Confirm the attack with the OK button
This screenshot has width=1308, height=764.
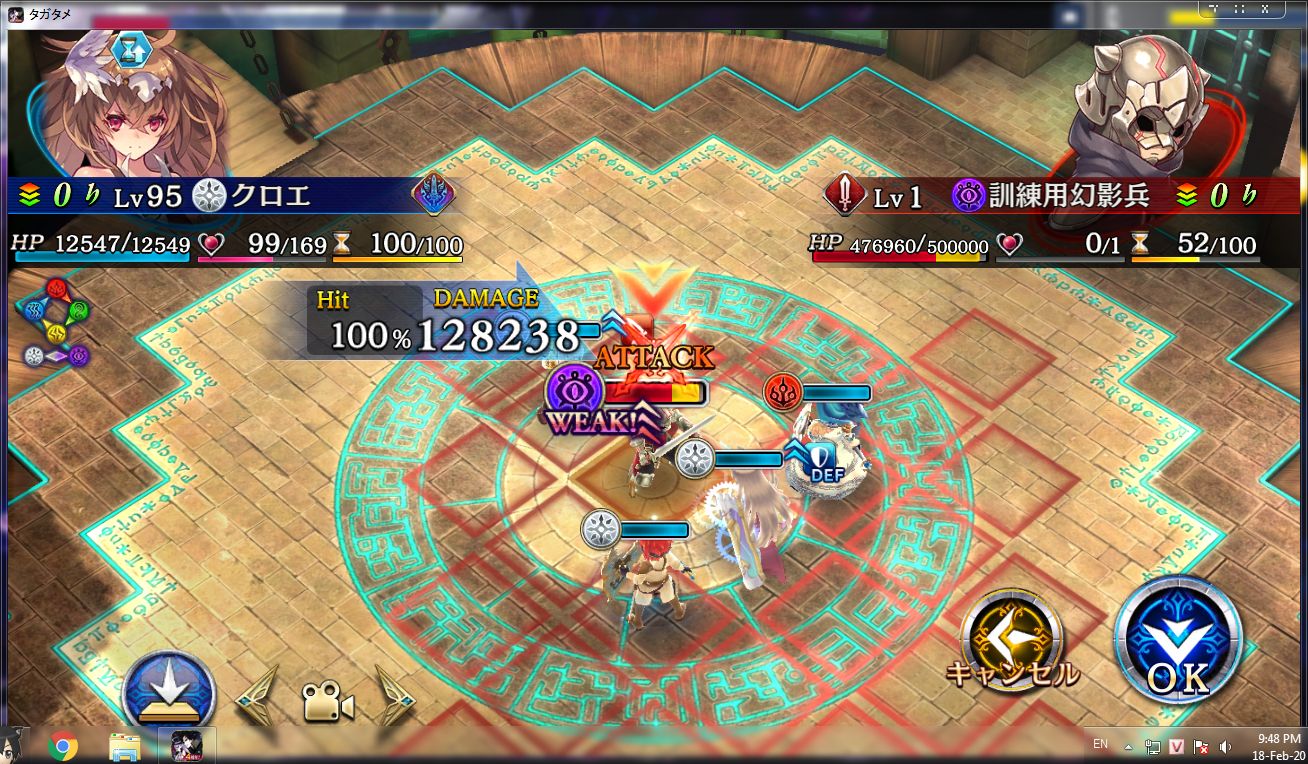(1178, 639)
